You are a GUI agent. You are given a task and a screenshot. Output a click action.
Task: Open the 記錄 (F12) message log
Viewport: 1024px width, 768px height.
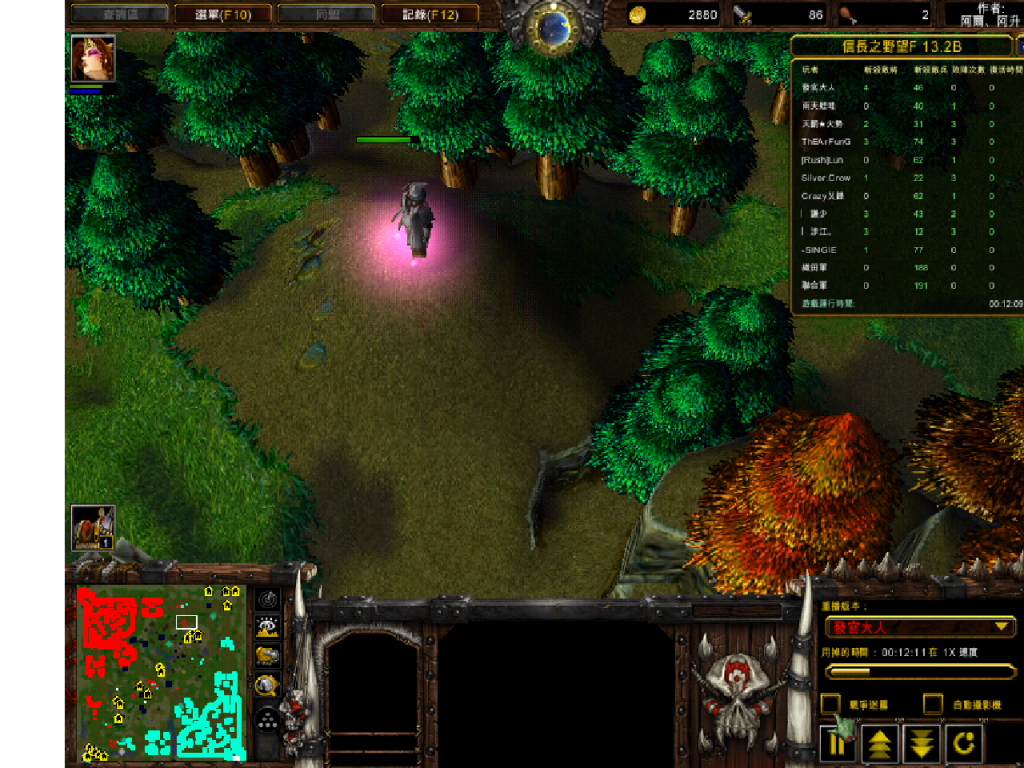[429, 14]
